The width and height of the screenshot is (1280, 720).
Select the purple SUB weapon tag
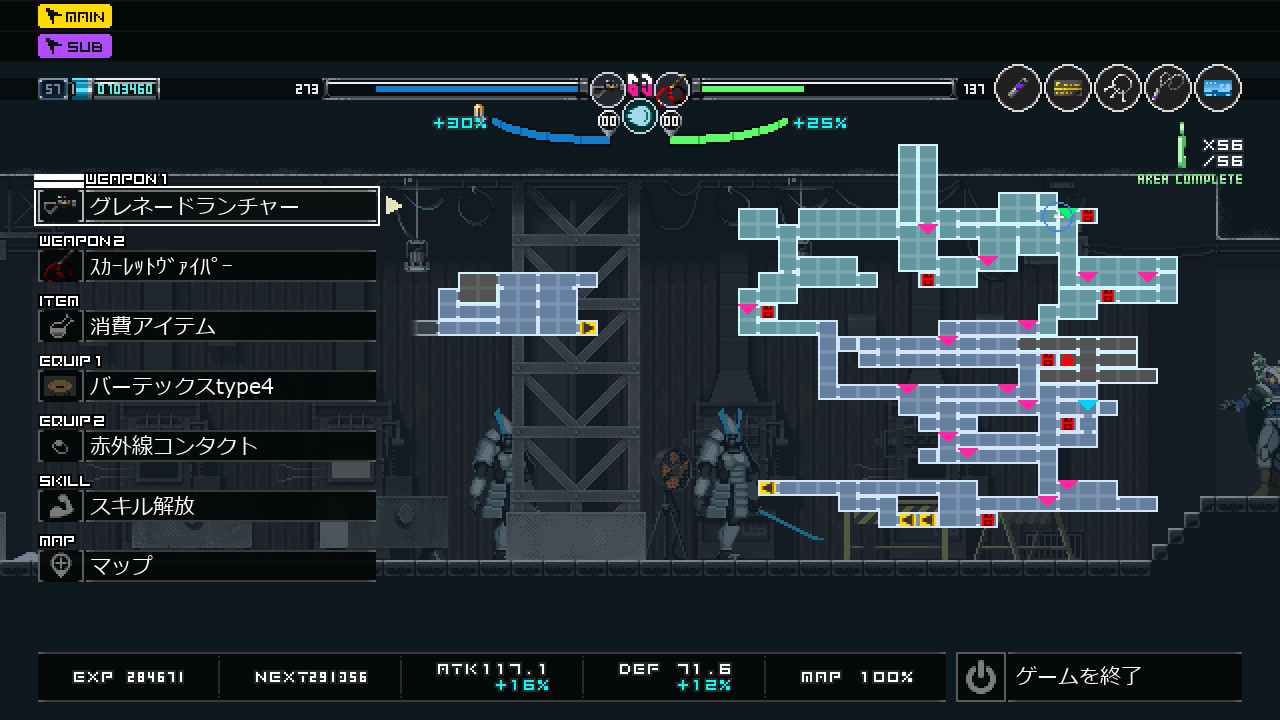pos(75,46)
